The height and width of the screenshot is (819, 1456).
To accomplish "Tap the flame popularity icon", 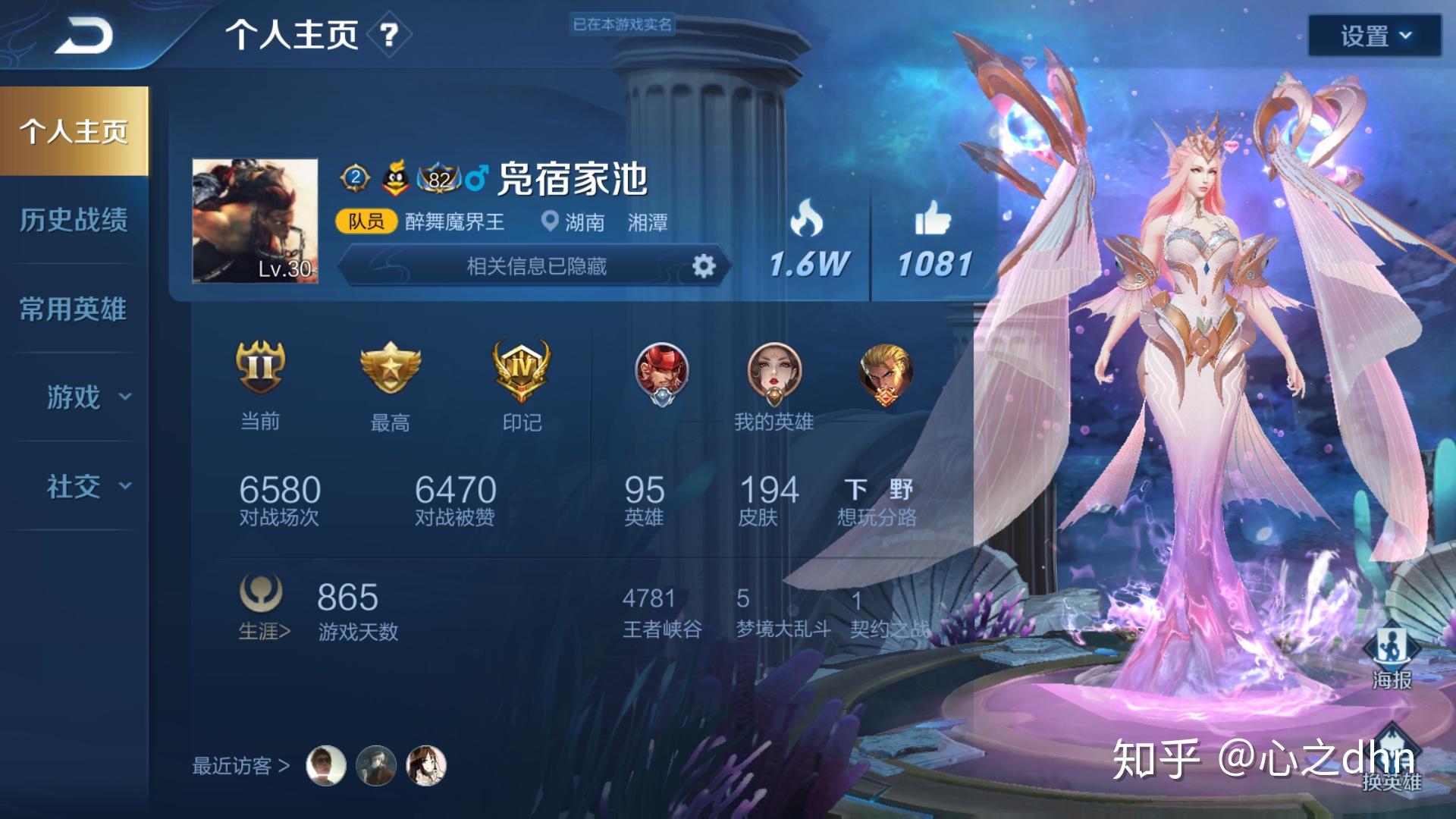I will (807, 218).
